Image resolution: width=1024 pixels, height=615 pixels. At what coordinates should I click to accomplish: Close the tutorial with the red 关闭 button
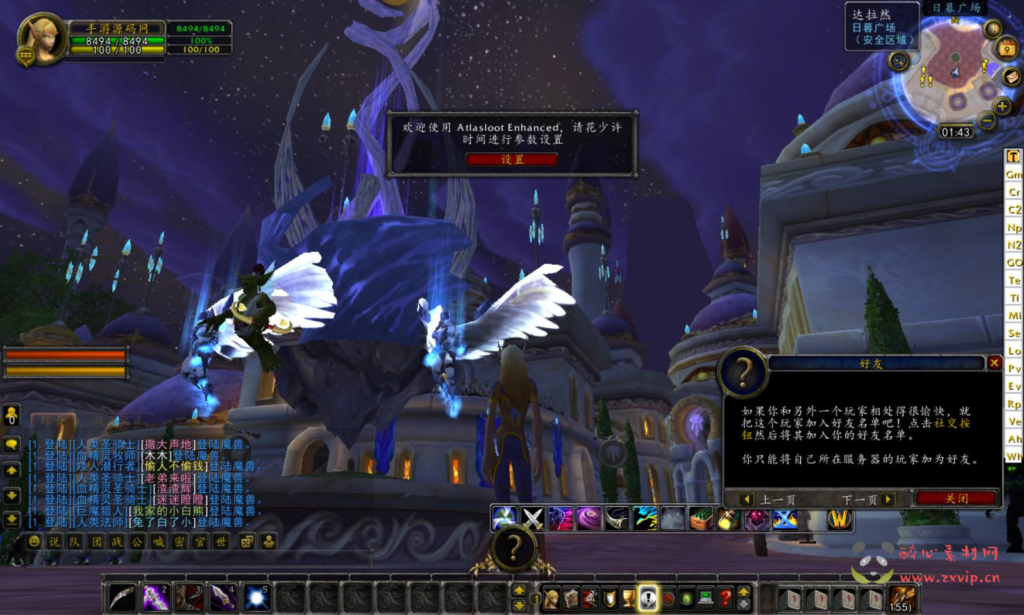(x=956, y=498)
